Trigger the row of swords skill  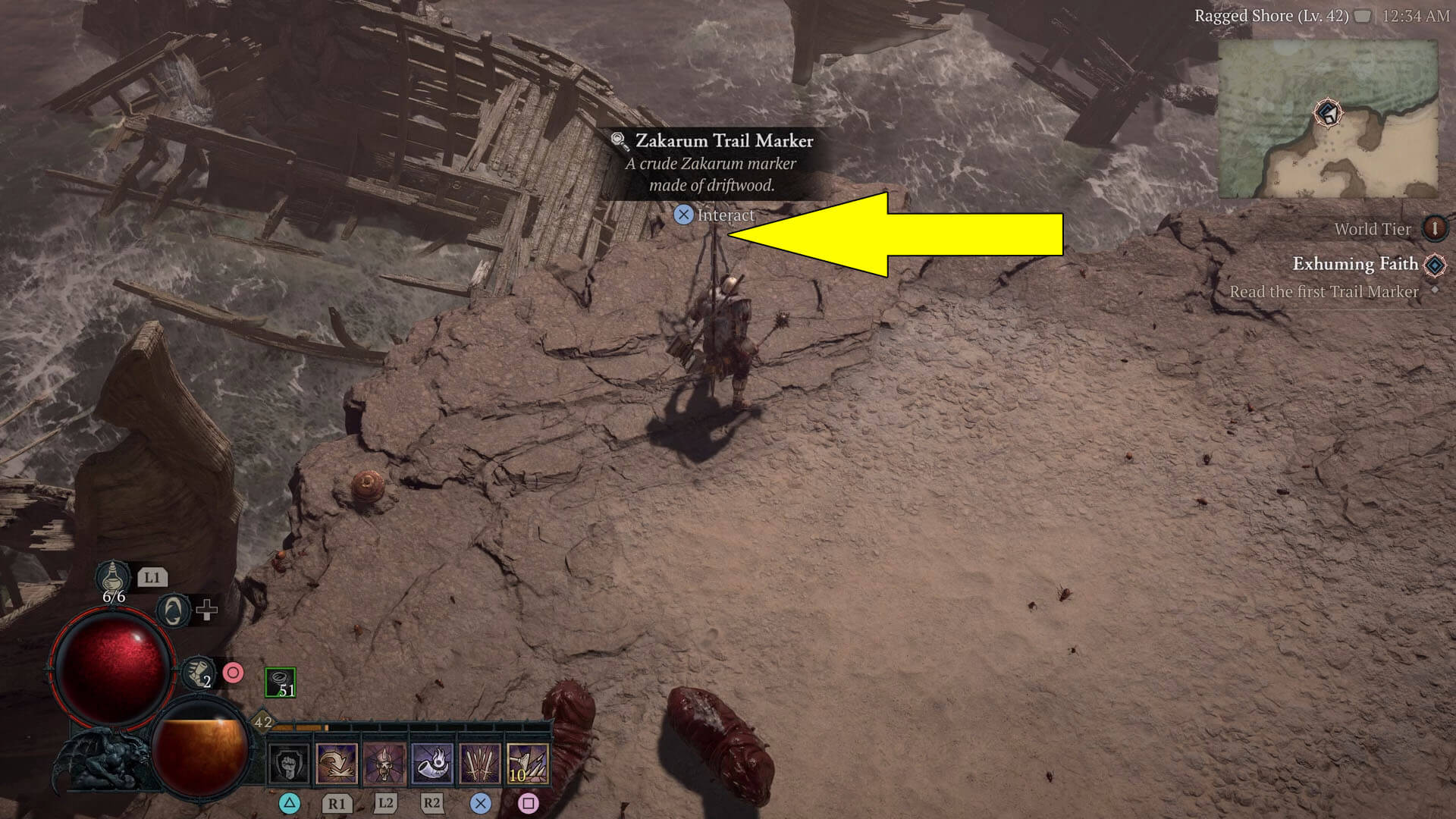tap(480, 764)
